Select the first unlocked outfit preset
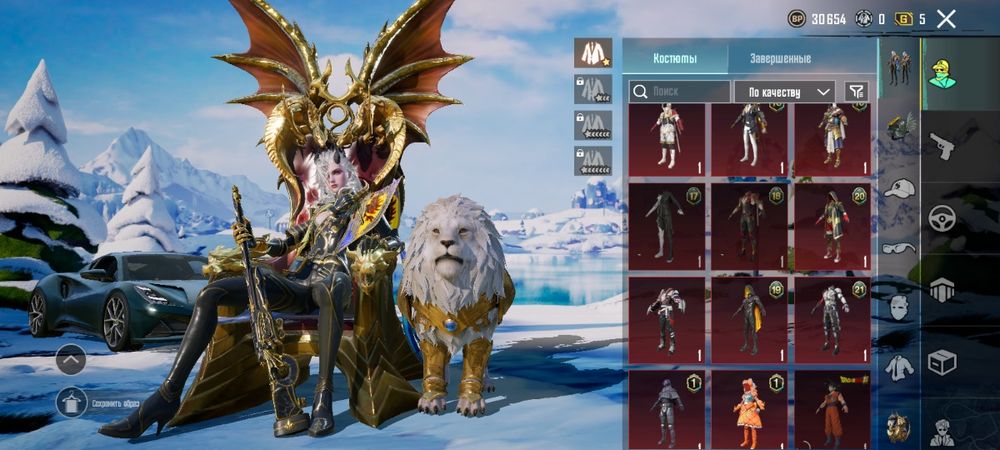Screen dimensions: 1000x450 pyautogui.click(x=593, y=53)
